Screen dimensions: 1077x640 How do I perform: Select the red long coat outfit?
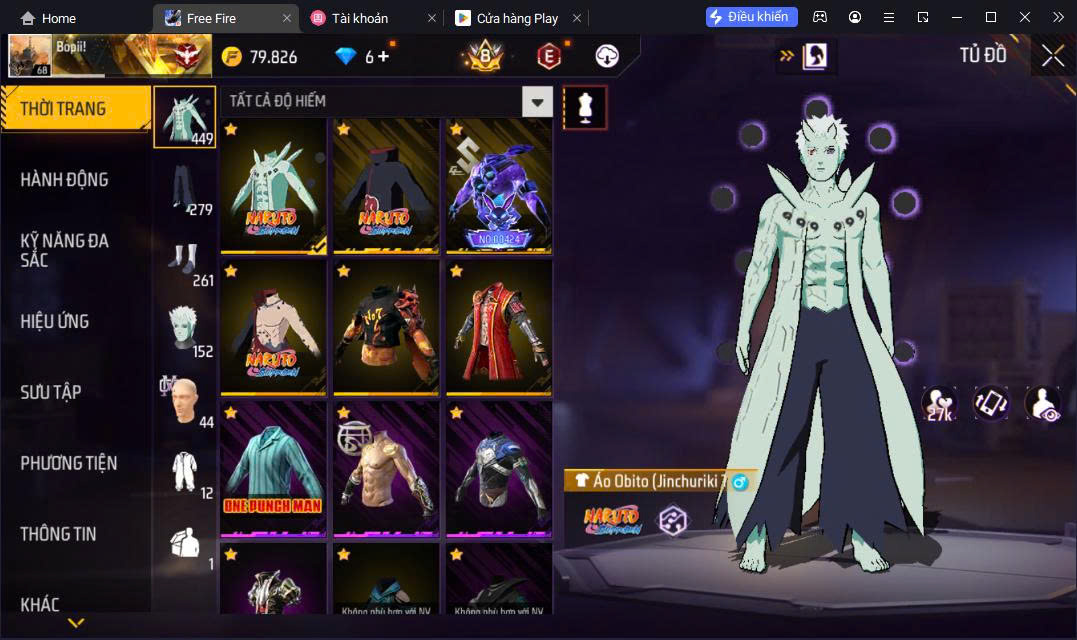(x=498, y=326)
